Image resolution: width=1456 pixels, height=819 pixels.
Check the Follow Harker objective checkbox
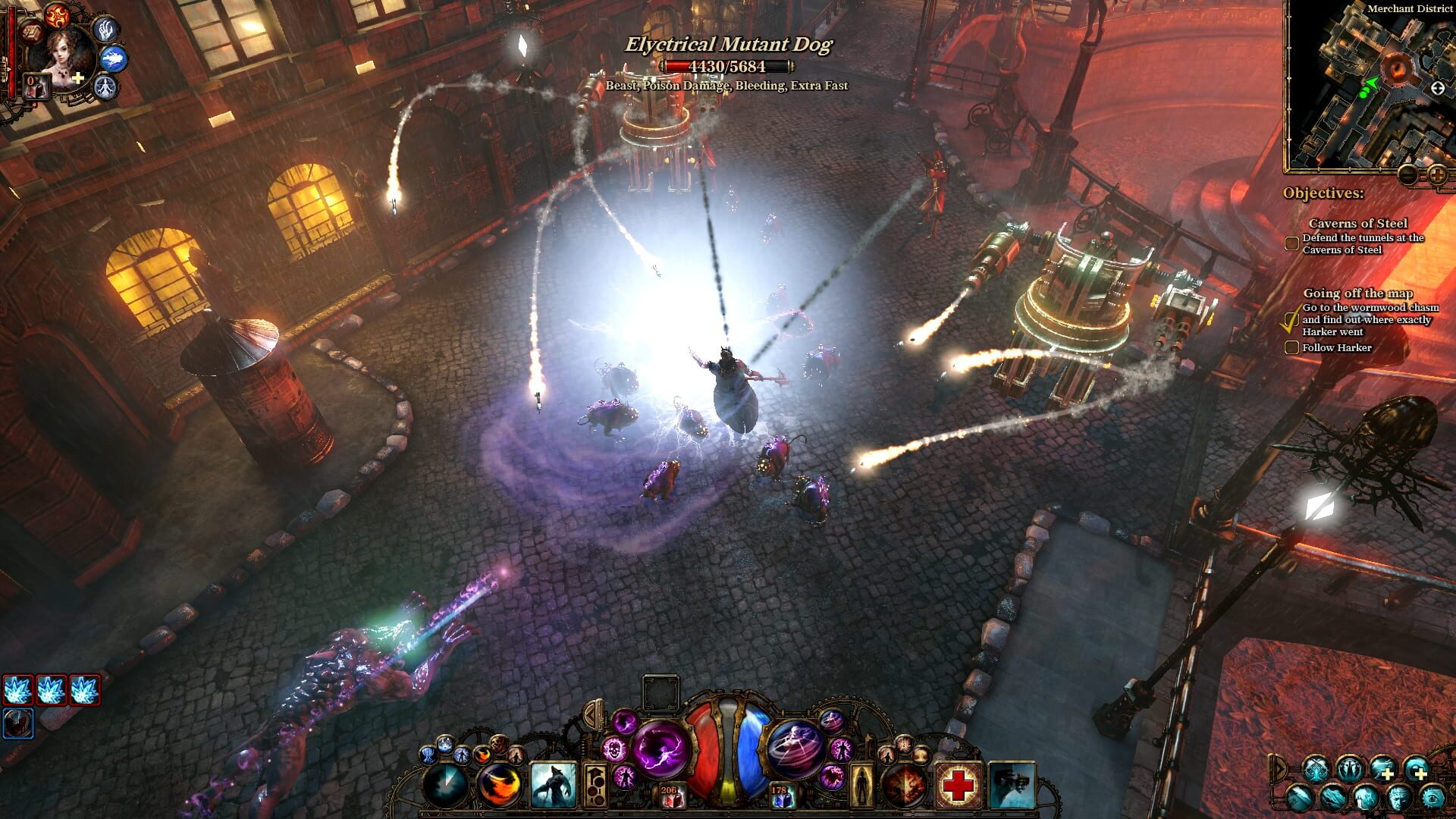coord(1291,347)
